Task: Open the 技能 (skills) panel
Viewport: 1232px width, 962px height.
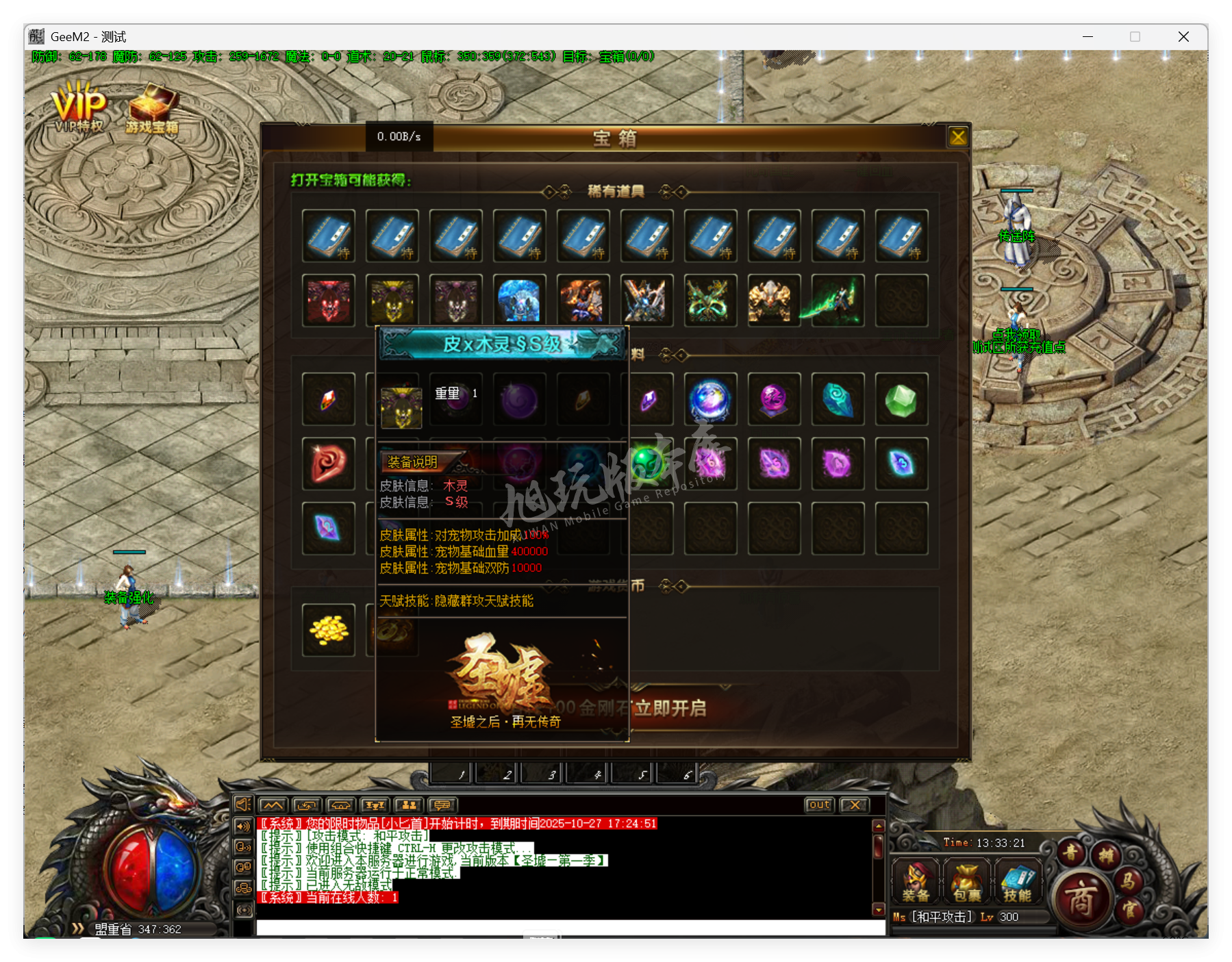Action: tap(1018, 881)
